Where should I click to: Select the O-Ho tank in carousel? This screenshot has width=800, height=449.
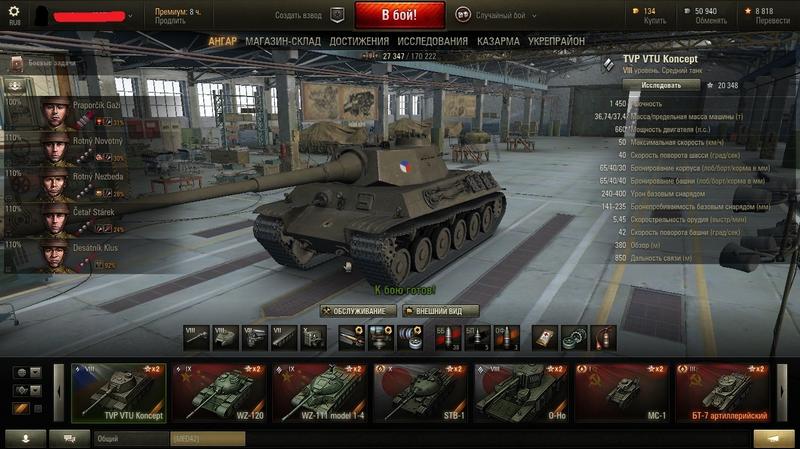(x=522, y=392)
